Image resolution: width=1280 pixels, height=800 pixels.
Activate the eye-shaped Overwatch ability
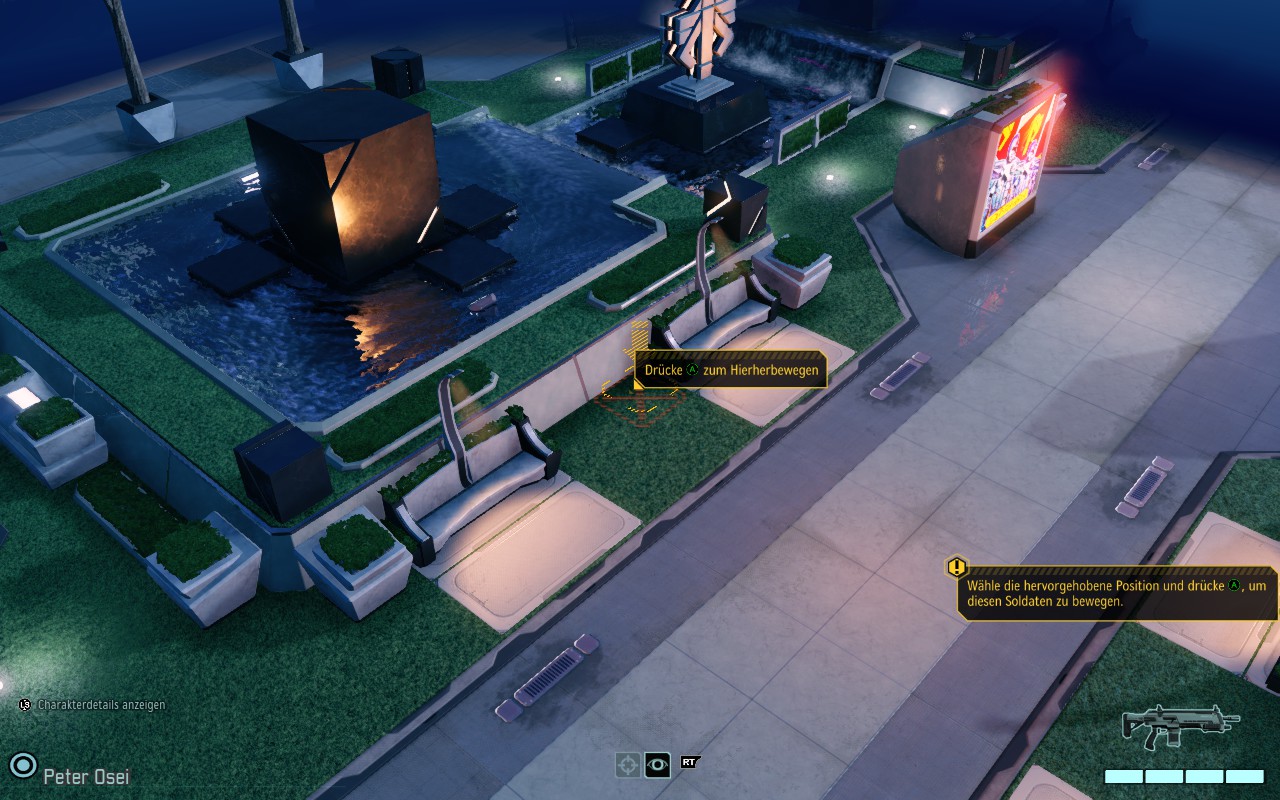[657, 765]
